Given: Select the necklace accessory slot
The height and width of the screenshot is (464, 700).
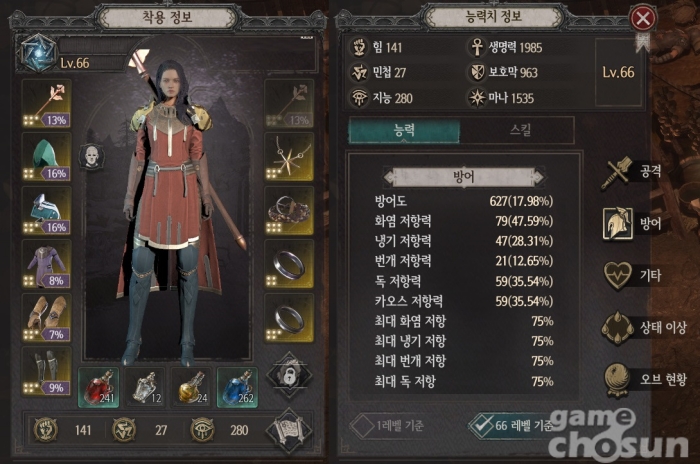Looking at the screenshot, I should [290, 156].
